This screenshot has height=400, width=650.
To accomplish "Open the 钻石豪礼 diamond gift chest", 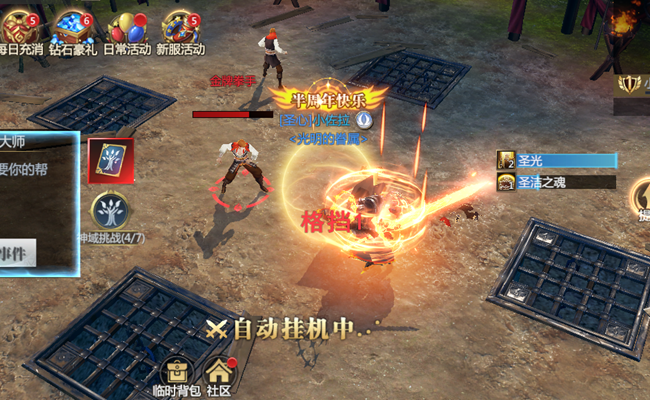I will point(73,27).
